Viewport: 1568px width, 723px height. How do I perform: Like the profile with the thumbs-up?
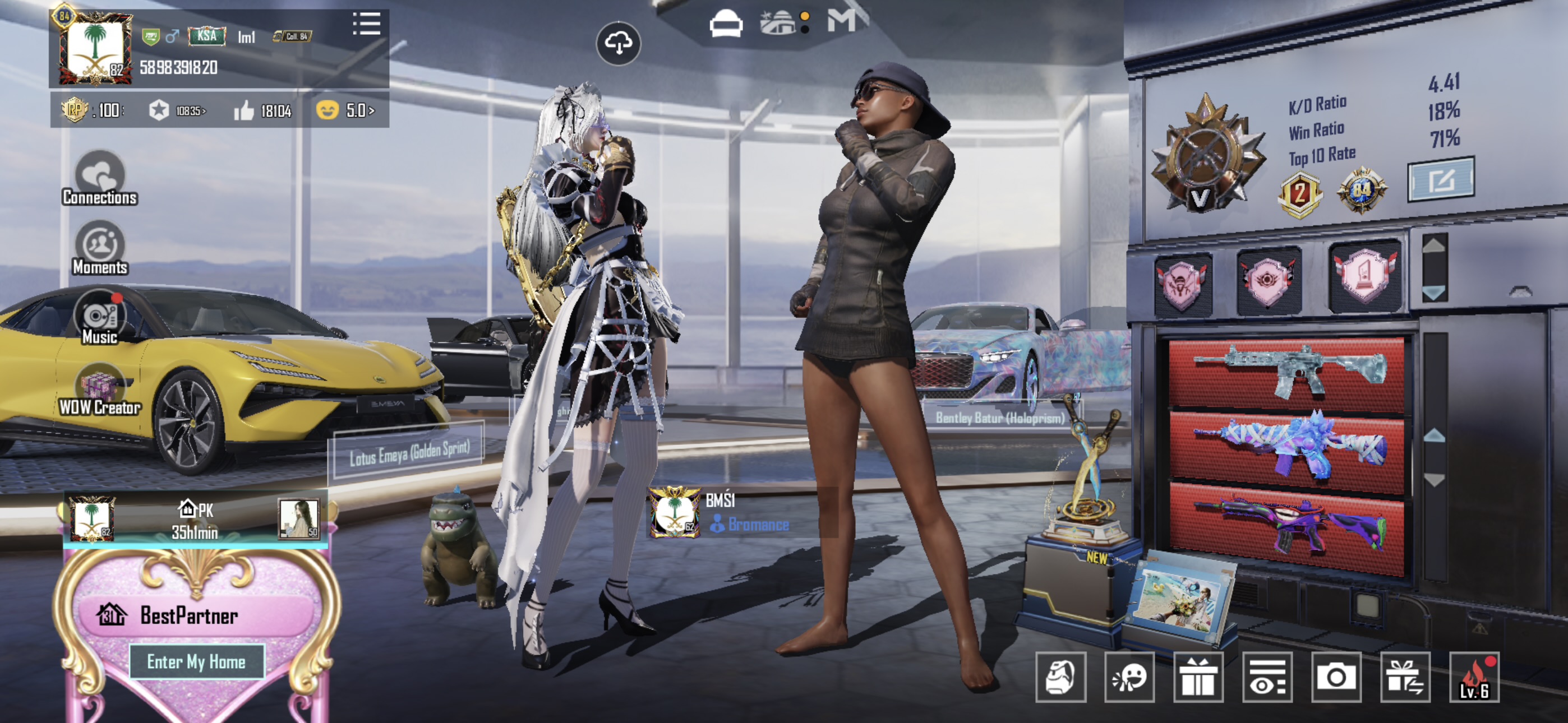pos(245,111)
